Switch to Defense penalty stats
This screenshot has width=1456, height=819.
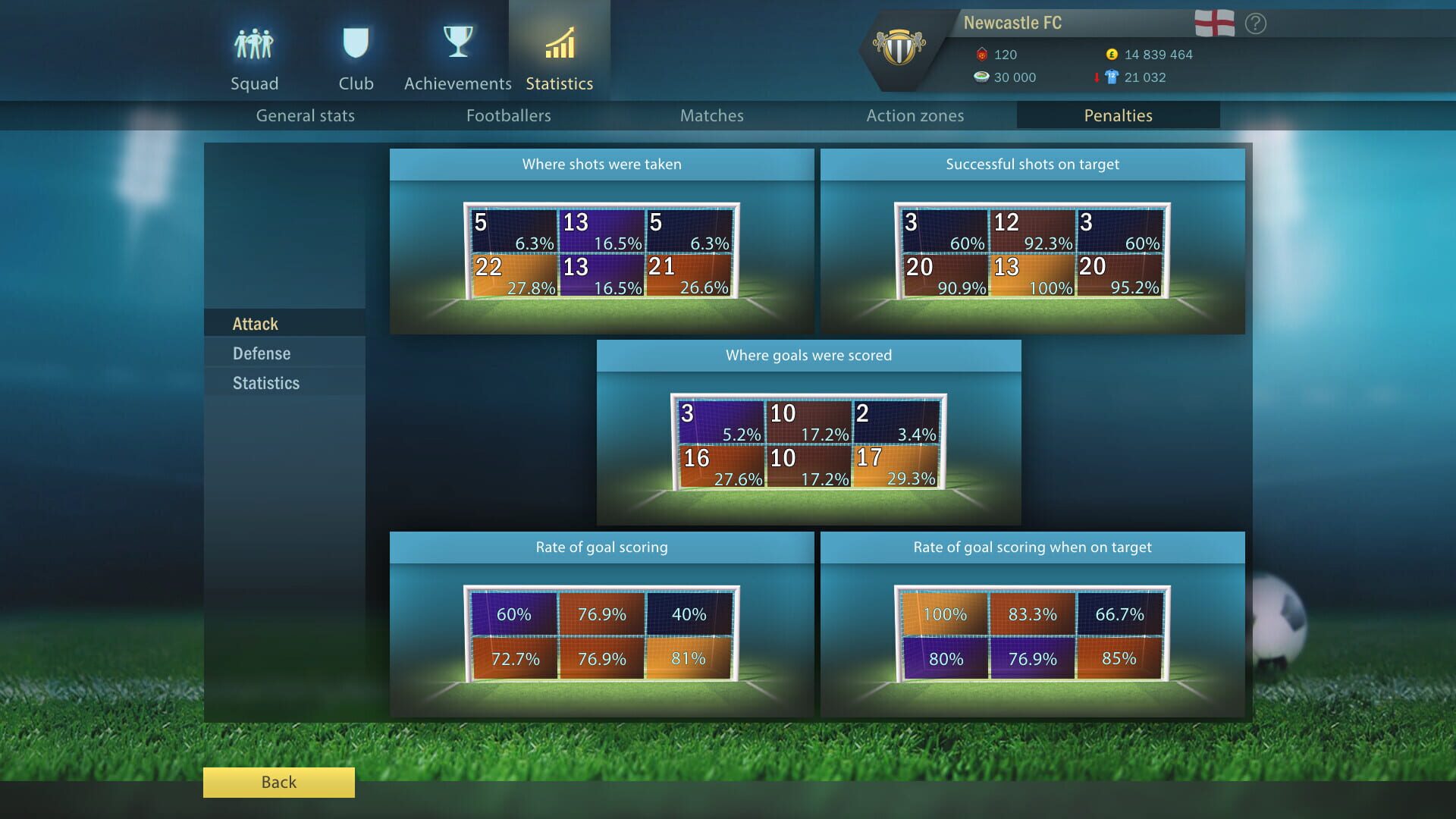tap(261, 353)
